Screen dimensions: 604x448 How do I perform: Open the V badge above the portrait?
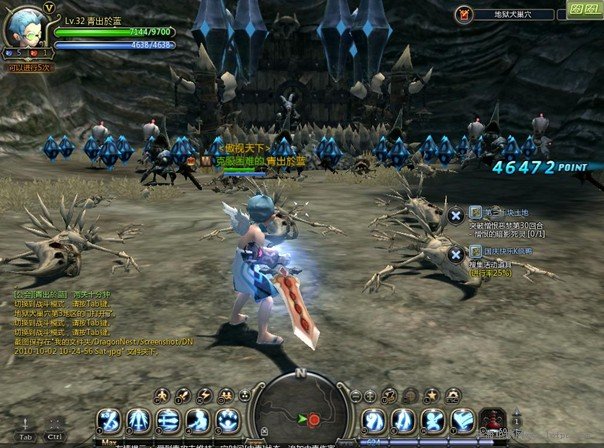click(48, 6)
